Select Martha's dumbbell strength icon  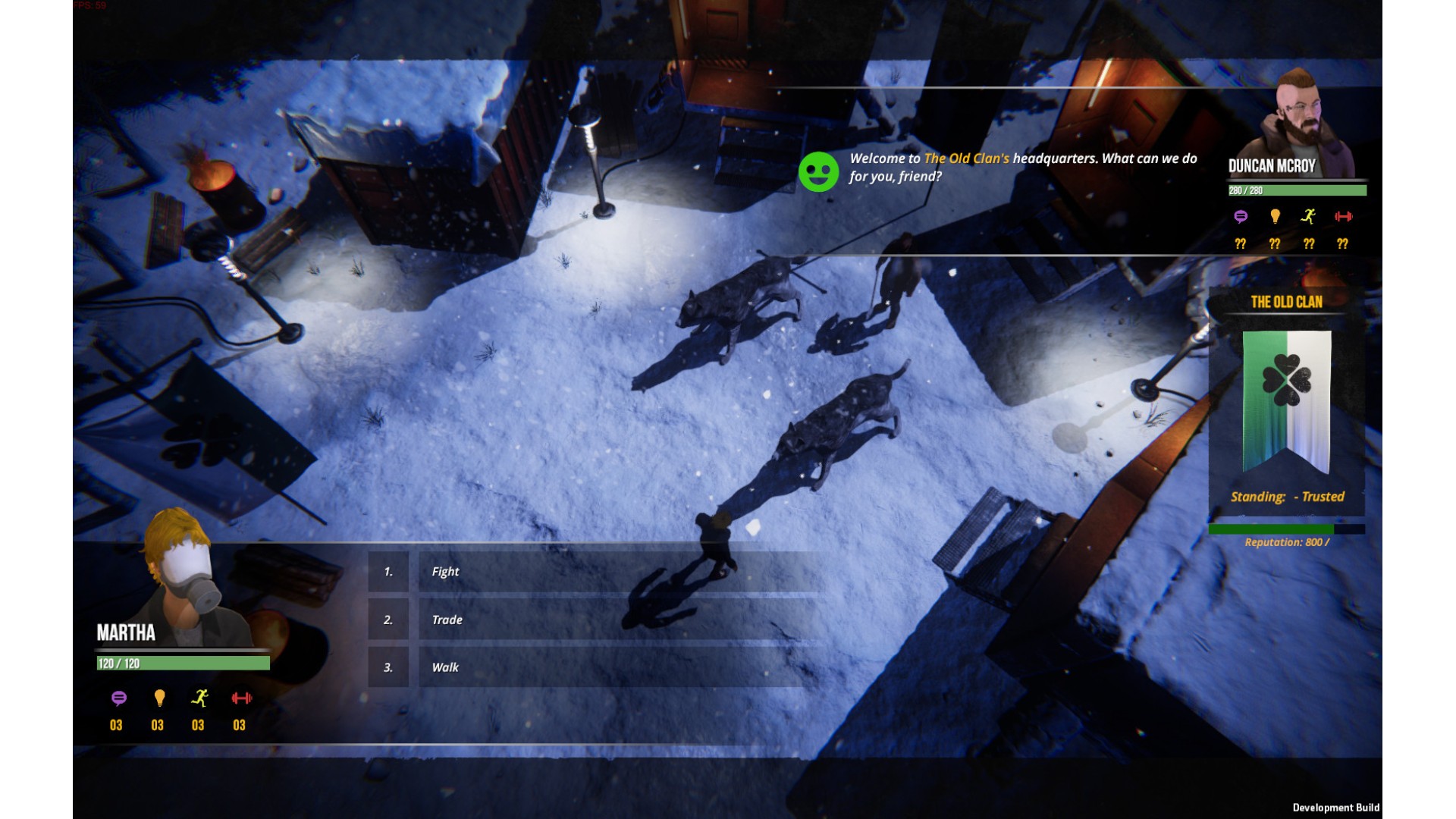241,698
